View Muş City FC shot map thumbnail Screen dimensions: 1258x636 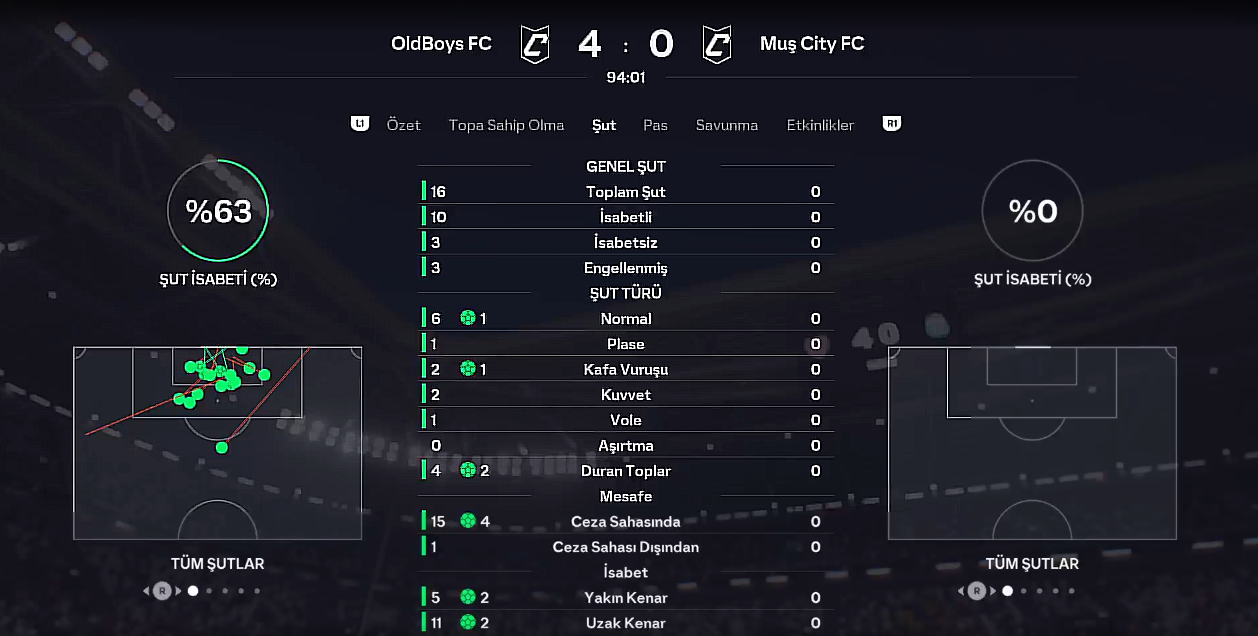(x=1032, y=443)
